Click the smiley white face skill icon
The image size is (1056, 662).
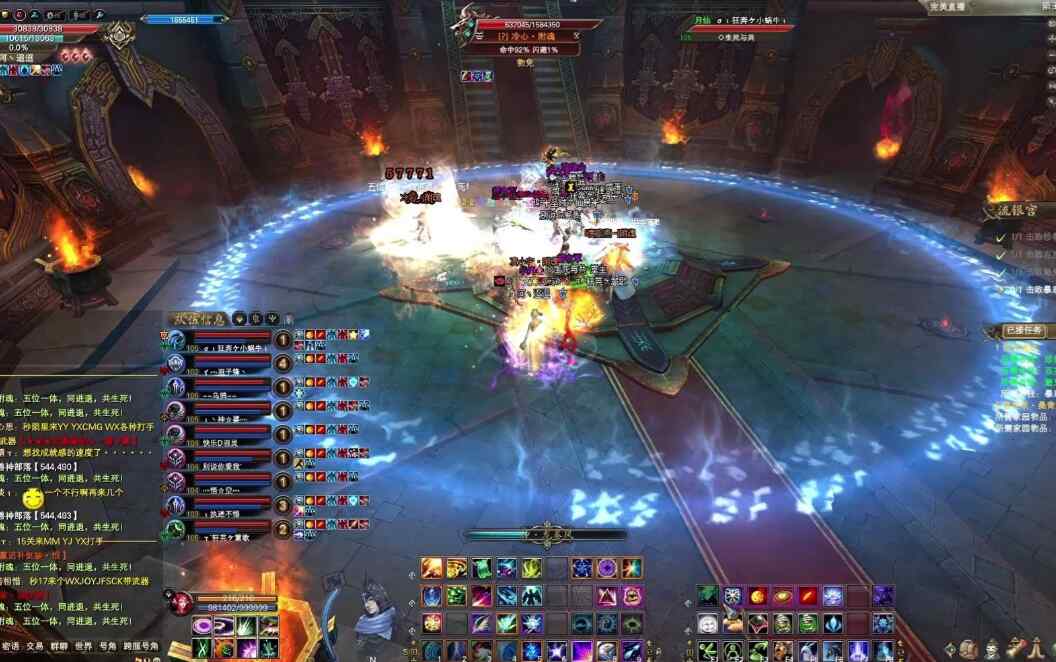(708, 624)
